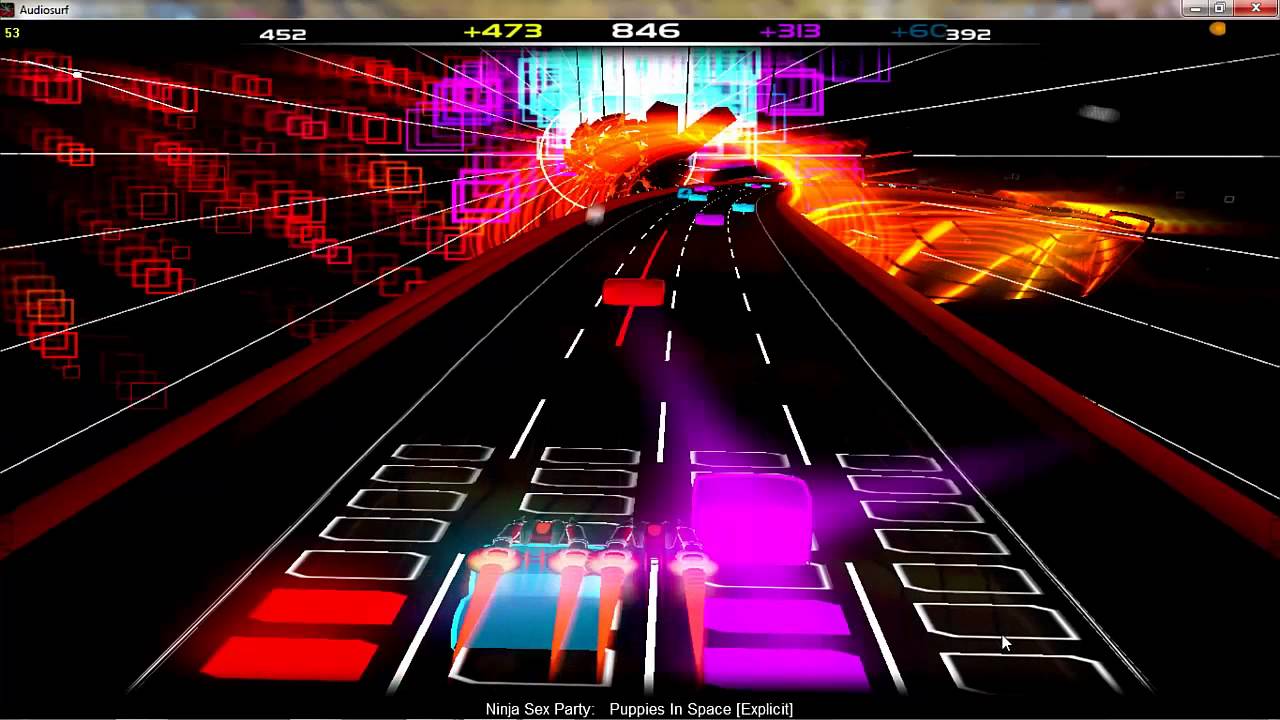Click the Audiosurf icon in the title bar
The height and width of the screenshot is (720, 1280).
(8, 9)
